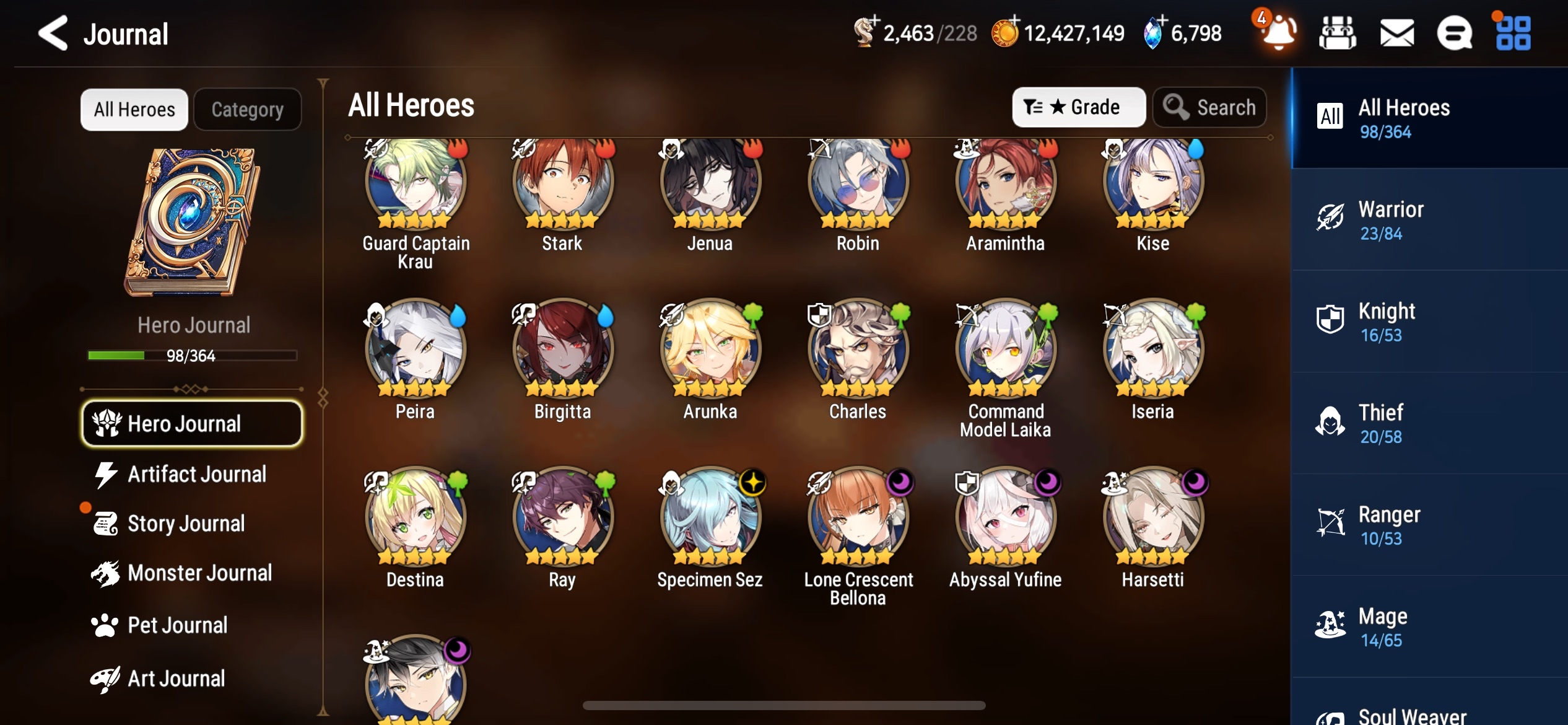Open the Grade sort dropdown
The height and width of the screenshot is (725, 1568).
pos(1078,107)
